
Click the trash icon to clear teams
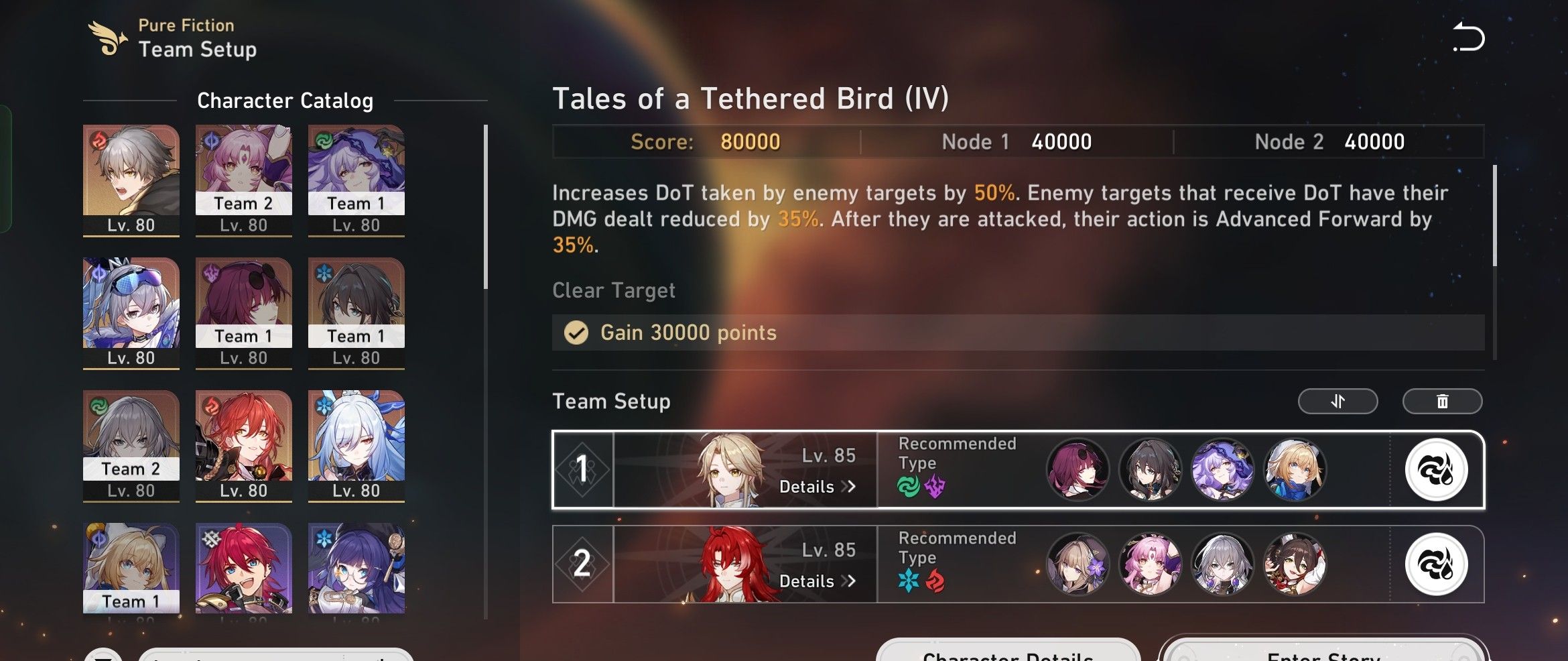1442,401
